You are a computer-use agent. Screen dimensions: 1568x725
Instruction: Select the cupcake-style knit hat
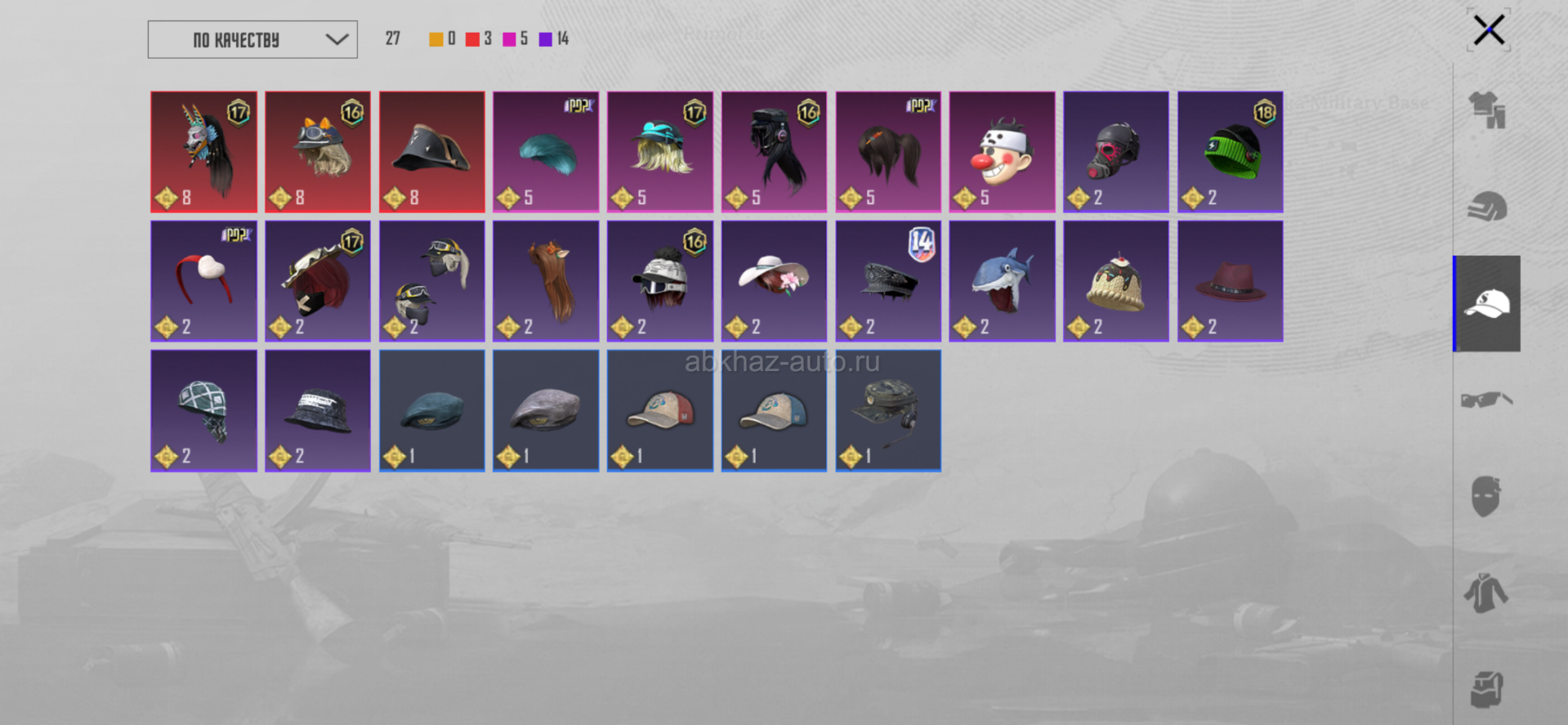tap(1115, 281)
